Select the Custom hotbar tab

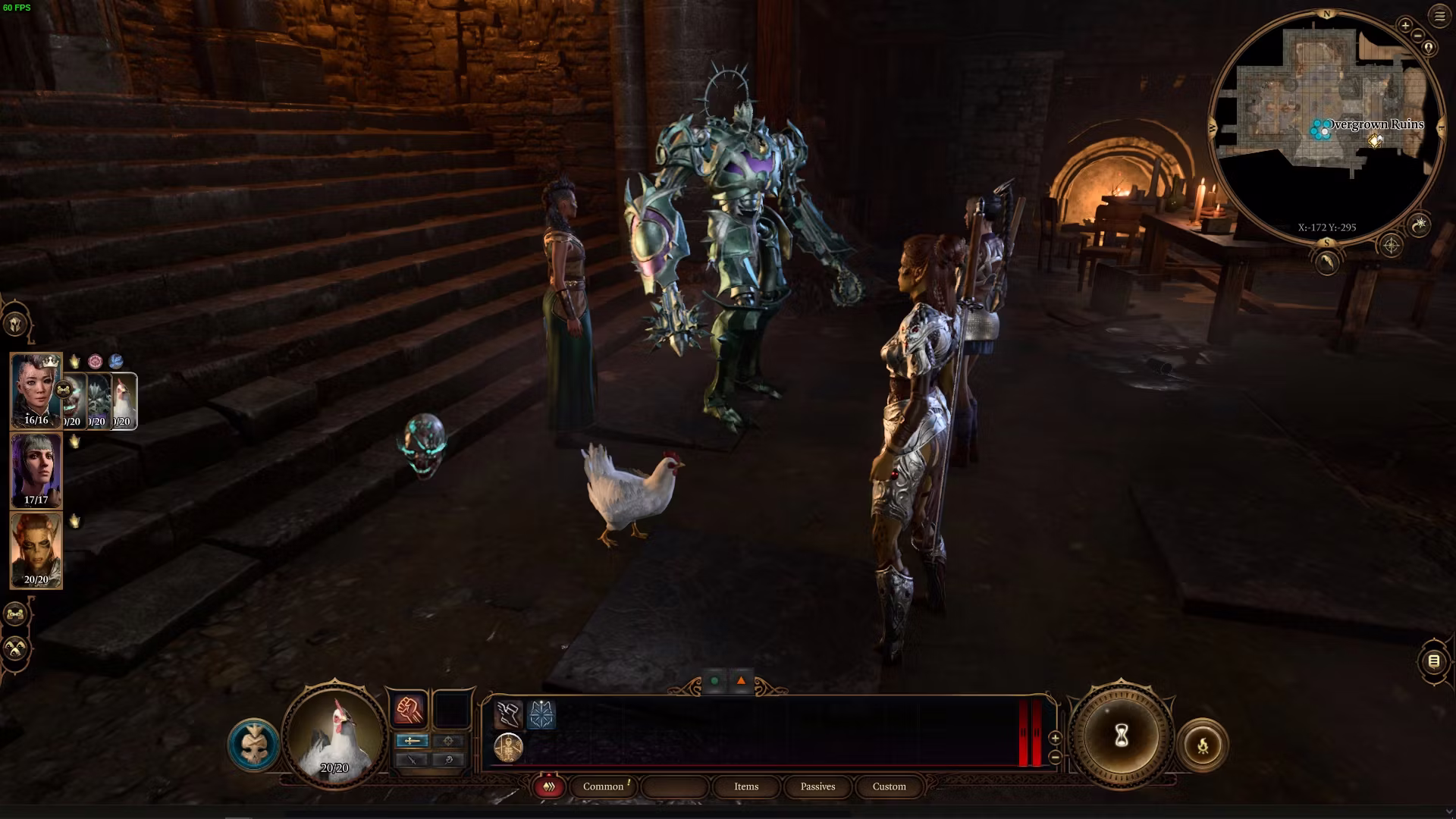point(889,786)
